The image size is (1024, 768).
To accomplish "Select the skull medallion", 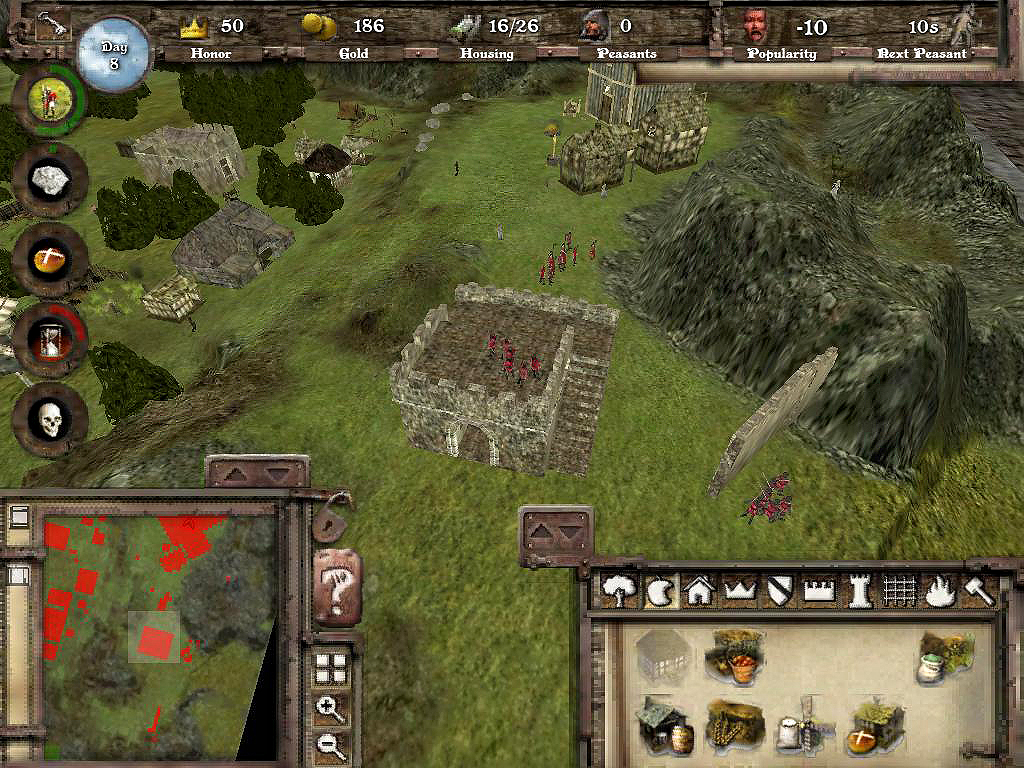I will click(50, 420).
